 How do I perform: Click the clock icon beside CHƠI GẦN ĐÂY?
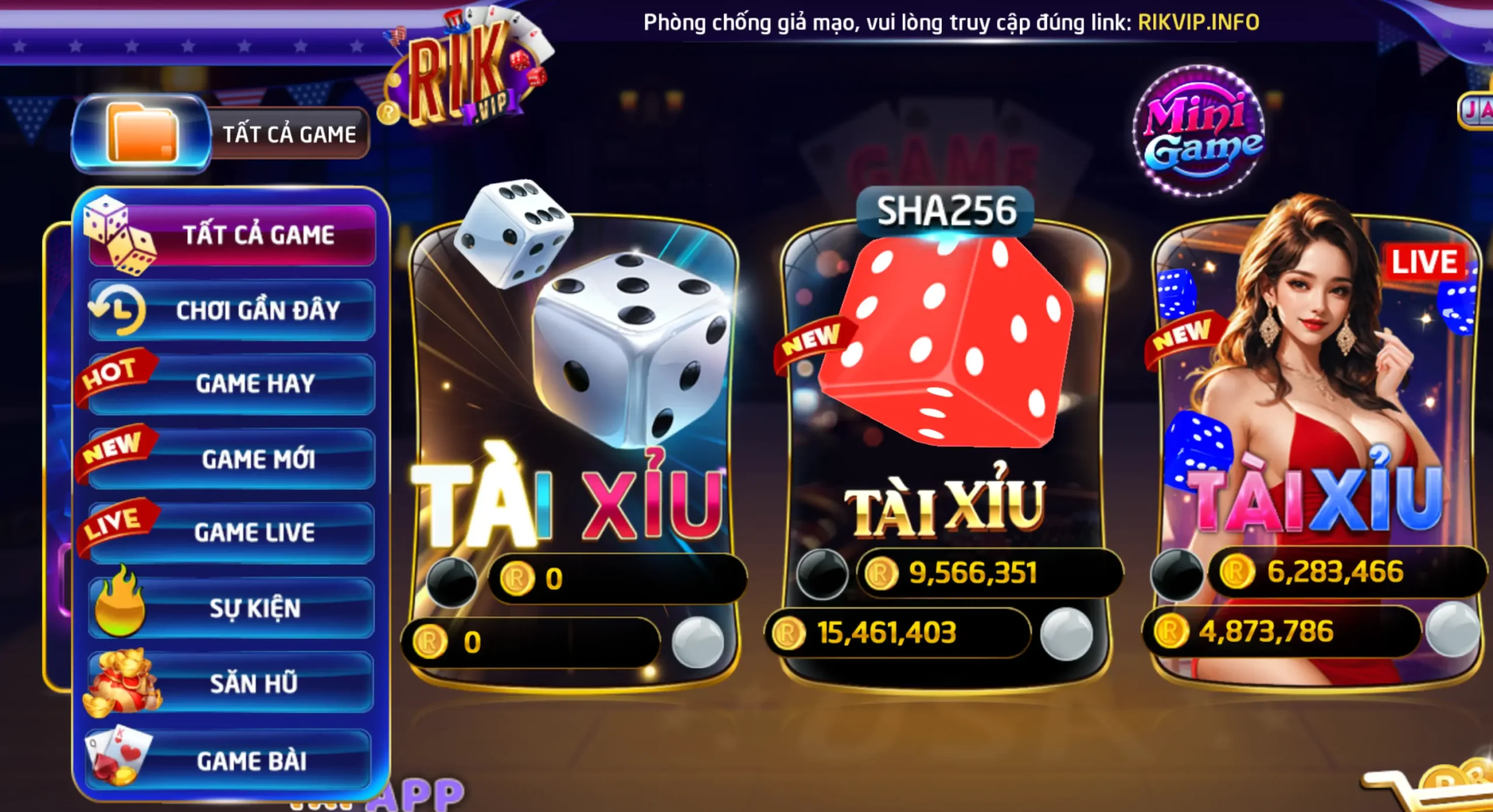coord(120,309)
